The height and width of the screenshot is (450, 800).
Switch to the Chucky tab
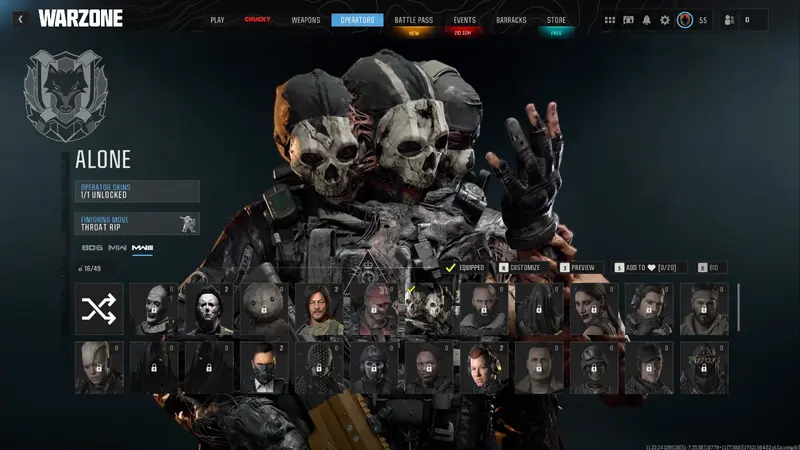pos(257,20)
